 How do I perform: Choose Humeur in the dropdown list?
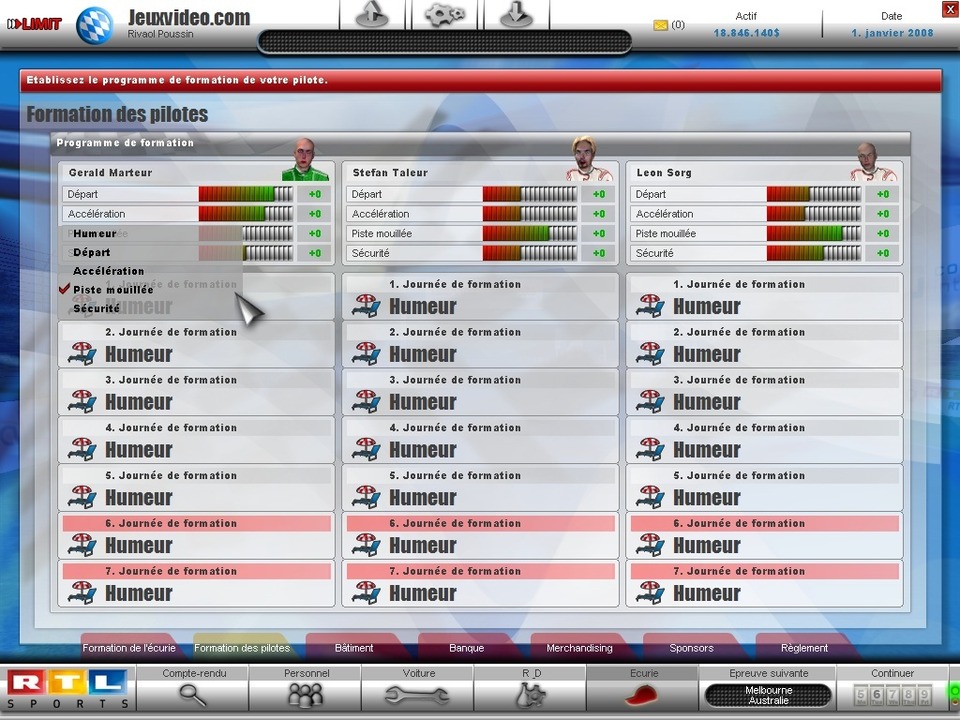pyautogui.click(x=95, y=233)
